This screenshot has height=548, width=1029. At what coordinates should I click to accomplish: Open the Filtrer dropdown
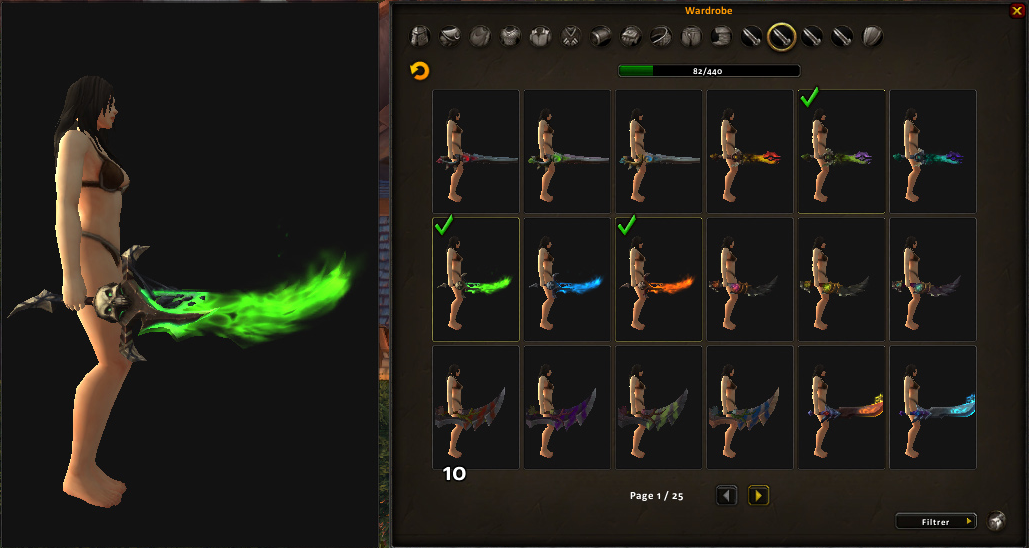(936, 521)
